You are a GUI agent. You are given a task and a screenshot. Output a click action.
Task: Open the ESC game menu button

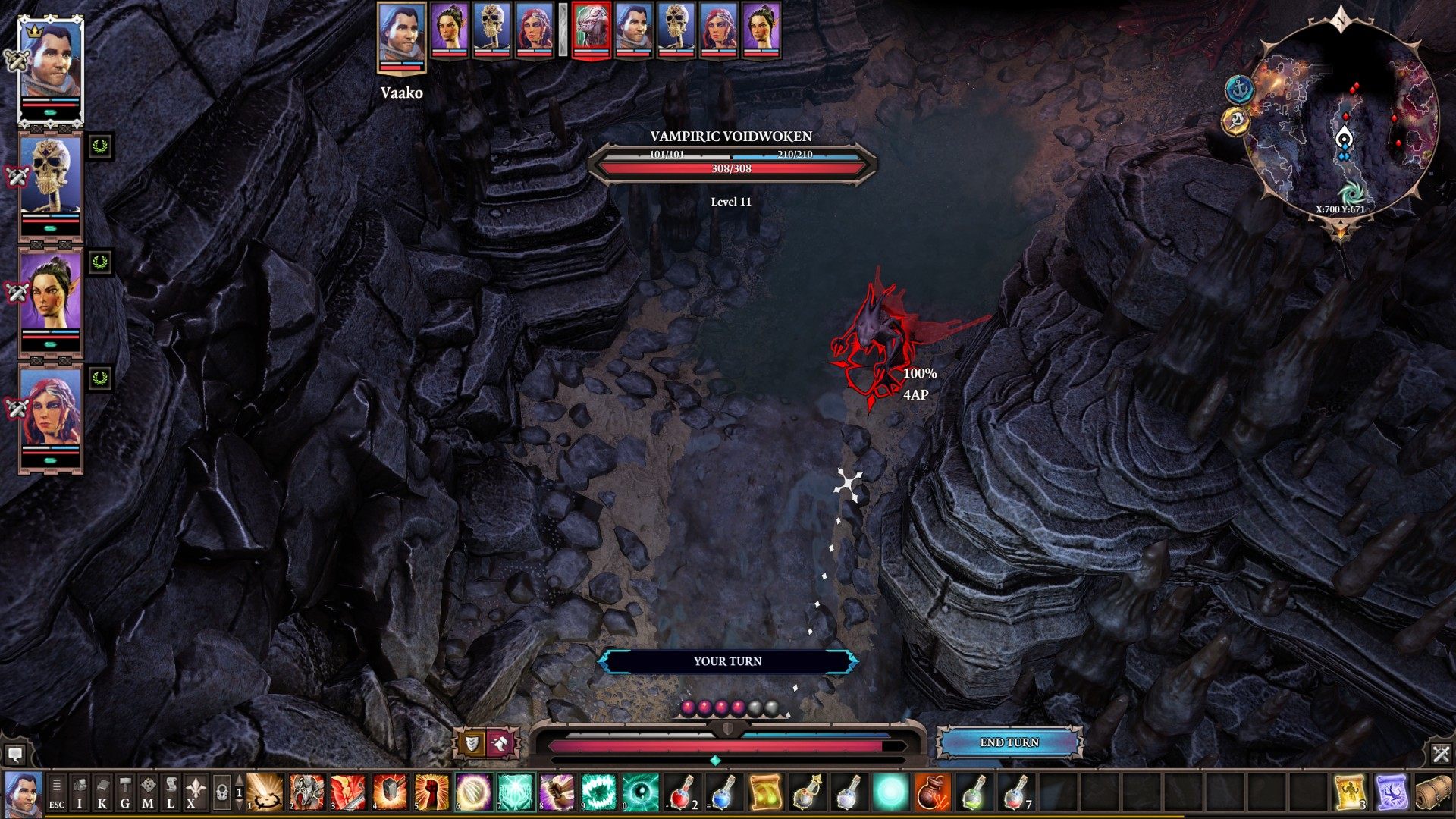57,792
